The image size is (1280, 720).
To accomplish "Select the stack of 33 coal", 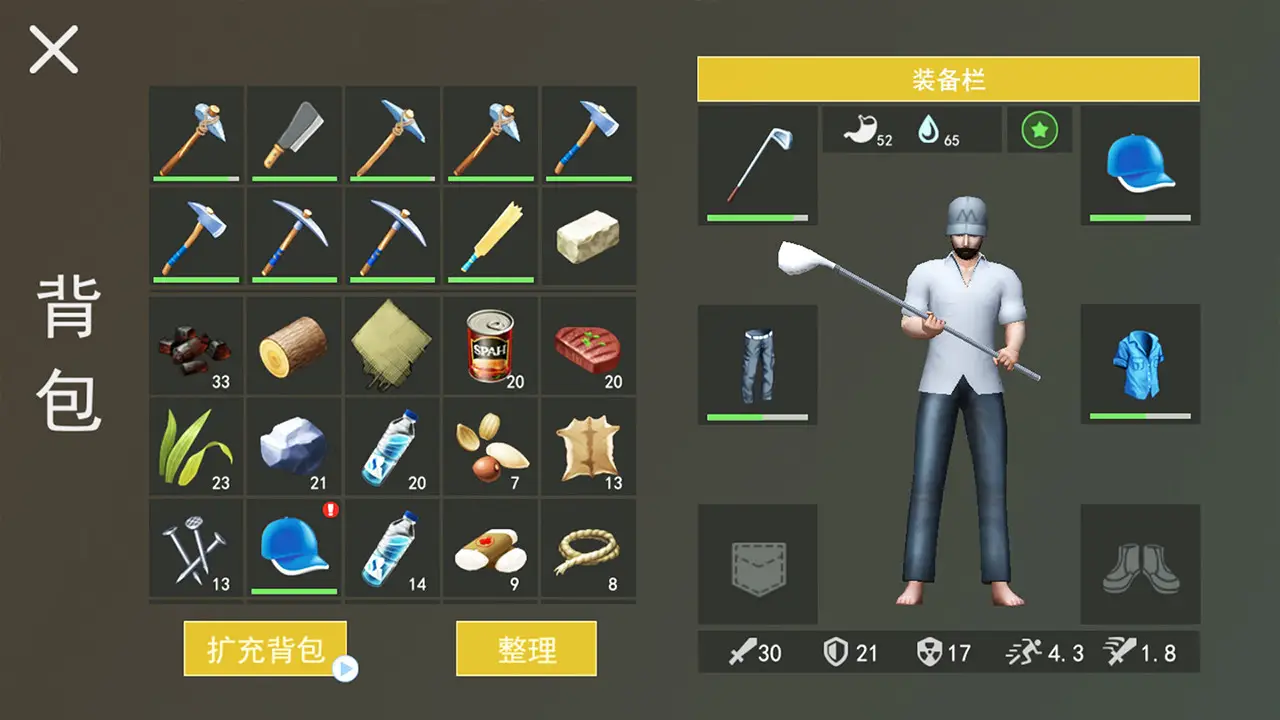I will (195, 345).
